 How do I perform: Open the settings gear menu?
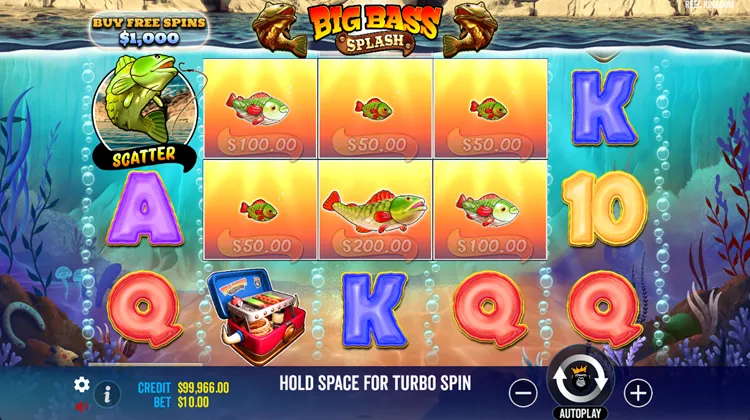(x=81, y=384)
